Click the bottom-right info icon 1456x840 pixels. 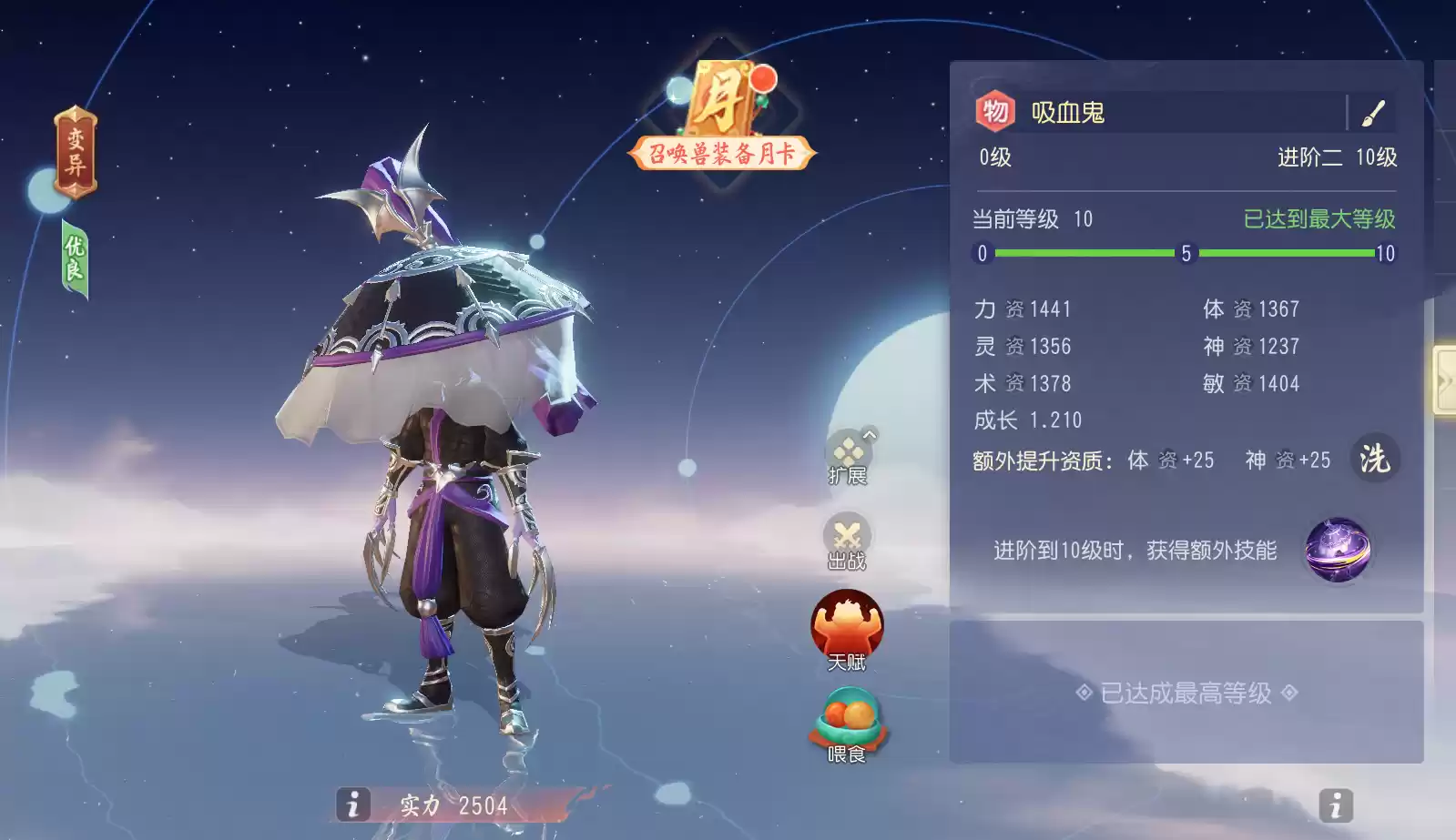click(x=1335, y=805)
